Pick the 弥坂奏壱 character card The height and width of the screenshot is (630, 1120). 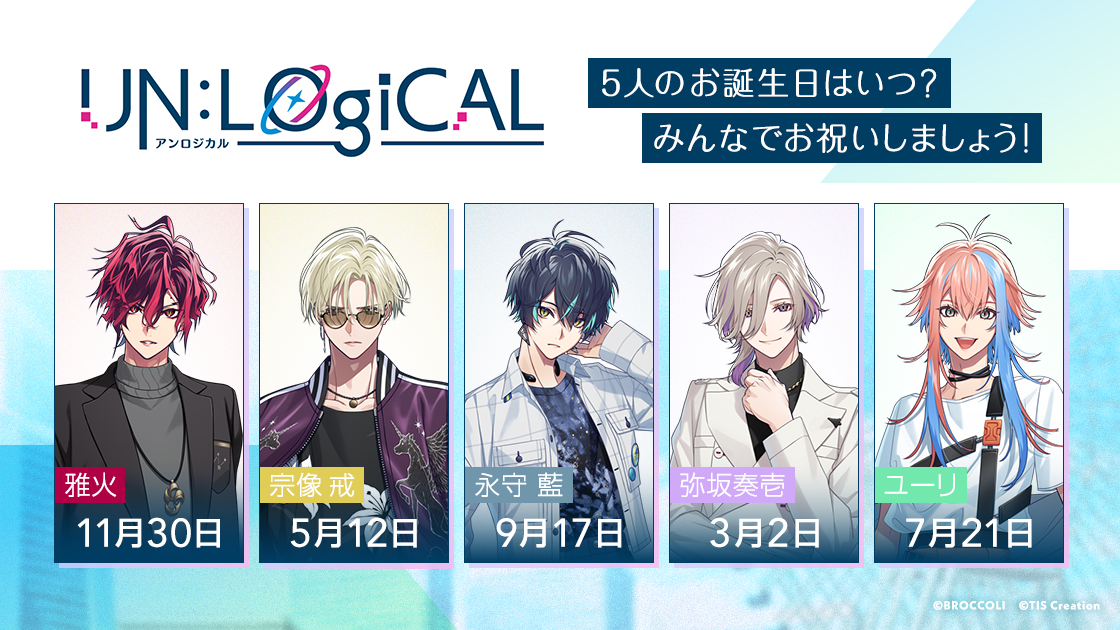[x=764, y=382]
